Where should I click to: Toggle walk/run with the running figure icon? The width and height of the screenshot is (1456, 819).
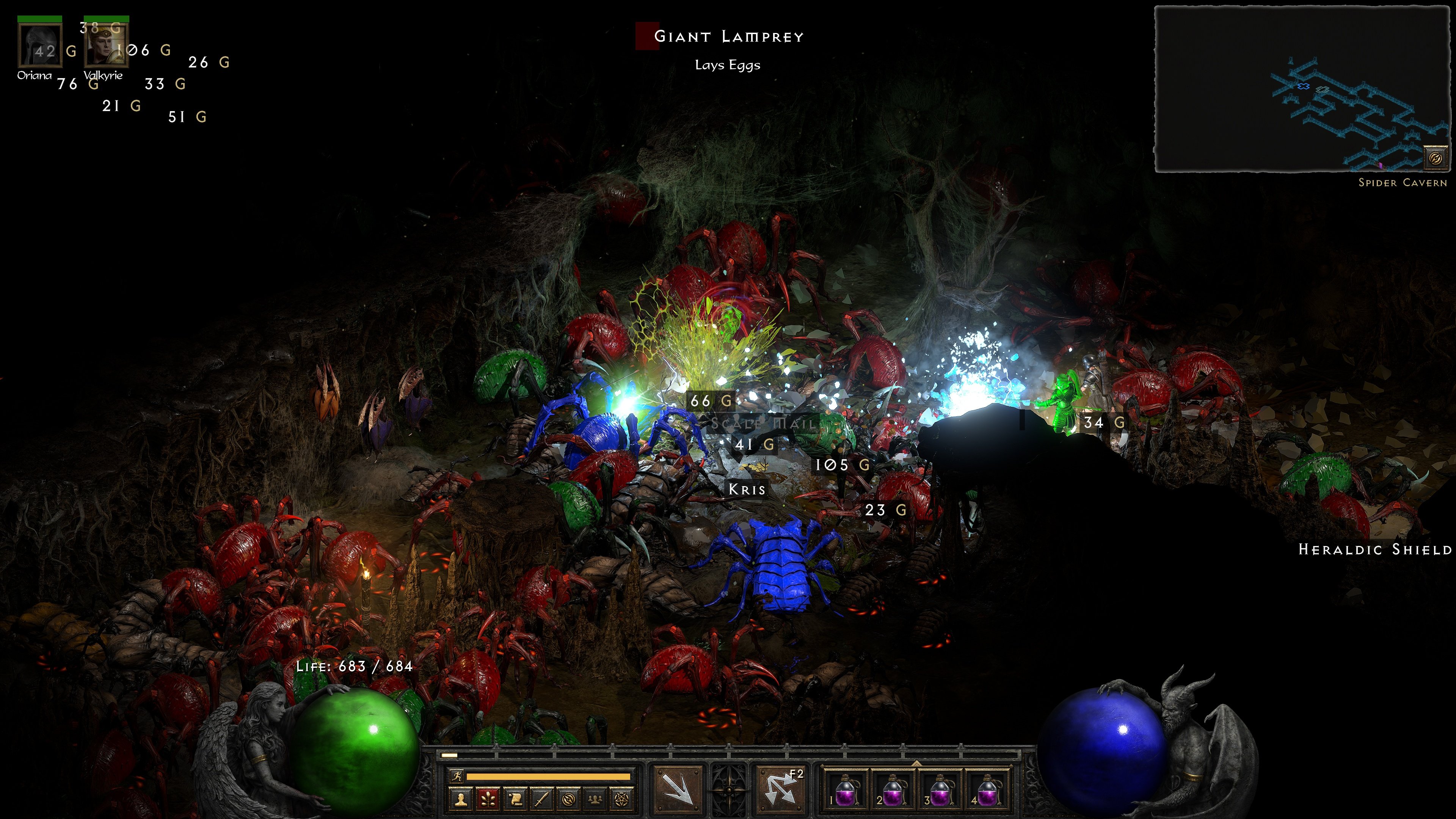coord(457,777)
